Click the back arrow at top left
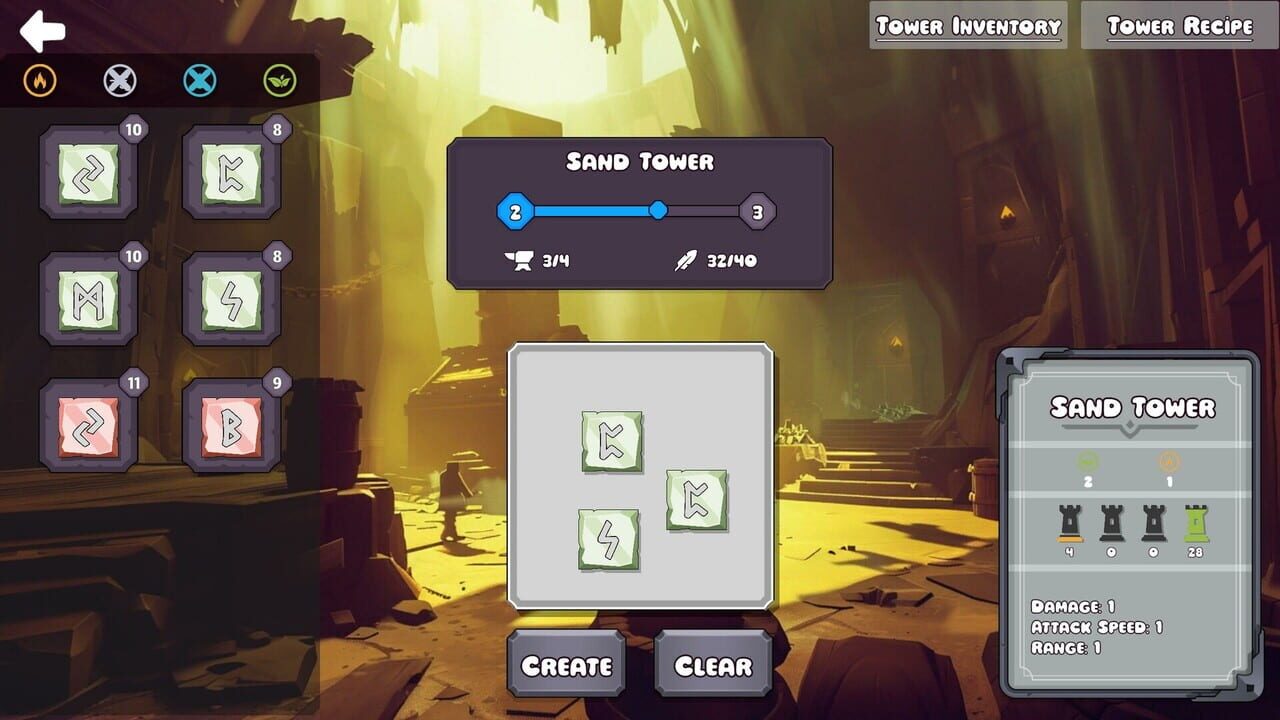Screen dimensions: 1280x720 [42, 32]
